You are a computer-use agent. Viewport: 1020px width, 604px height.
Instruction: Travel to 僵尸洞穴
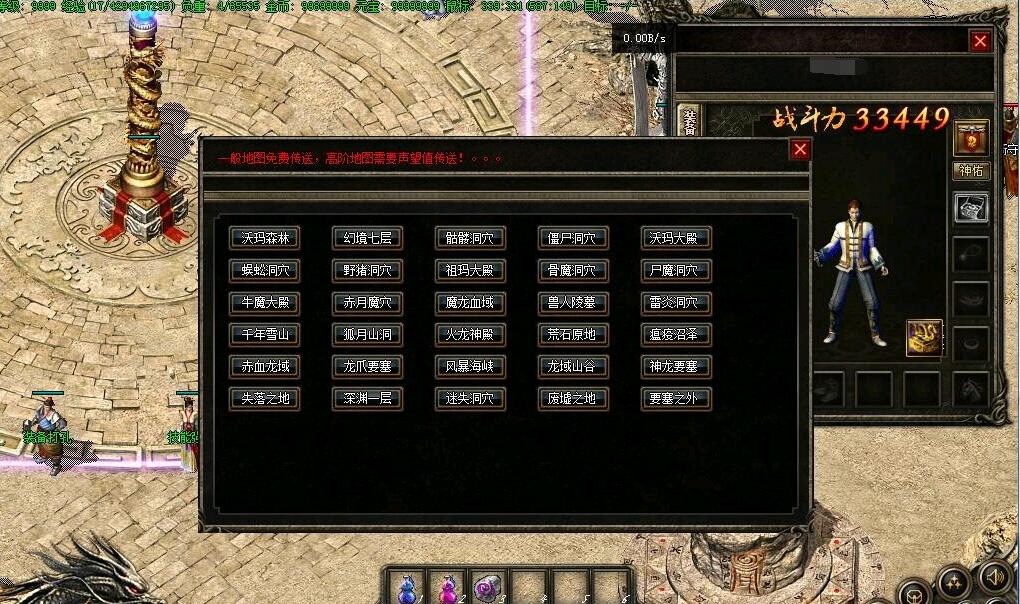coord(573,238)
